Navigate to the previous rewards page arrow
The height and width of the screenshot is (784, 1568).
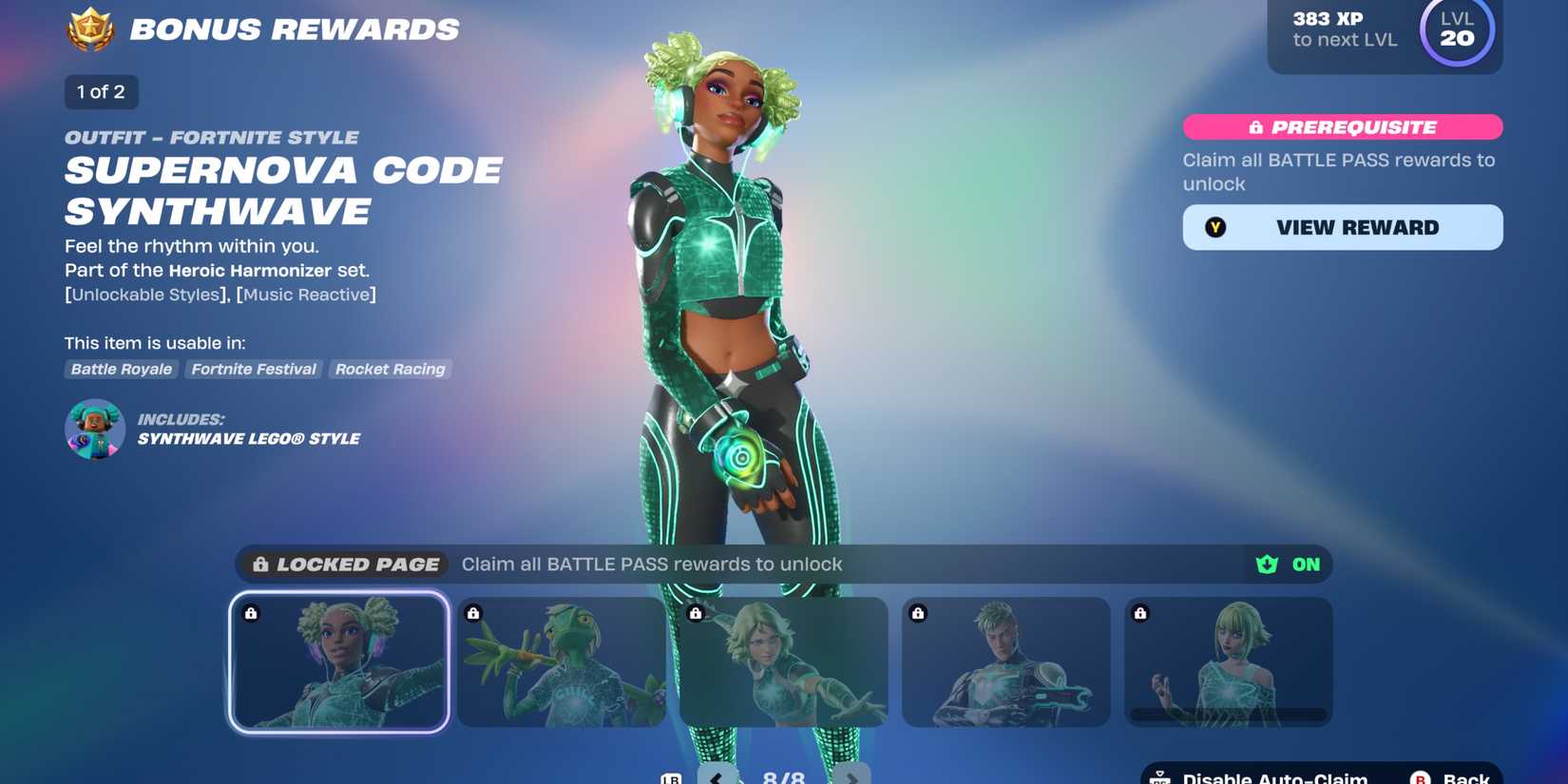716,776
